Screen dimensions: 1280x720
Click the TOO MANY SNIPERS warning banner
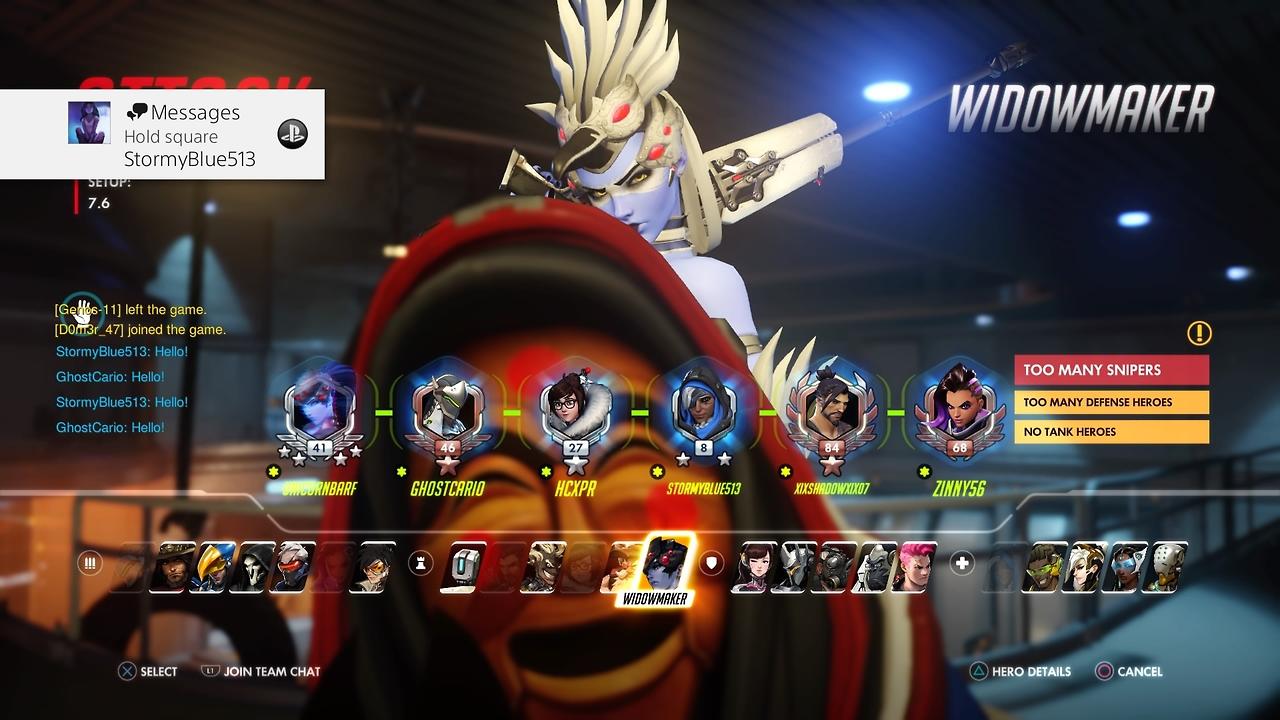[1112, 370]
